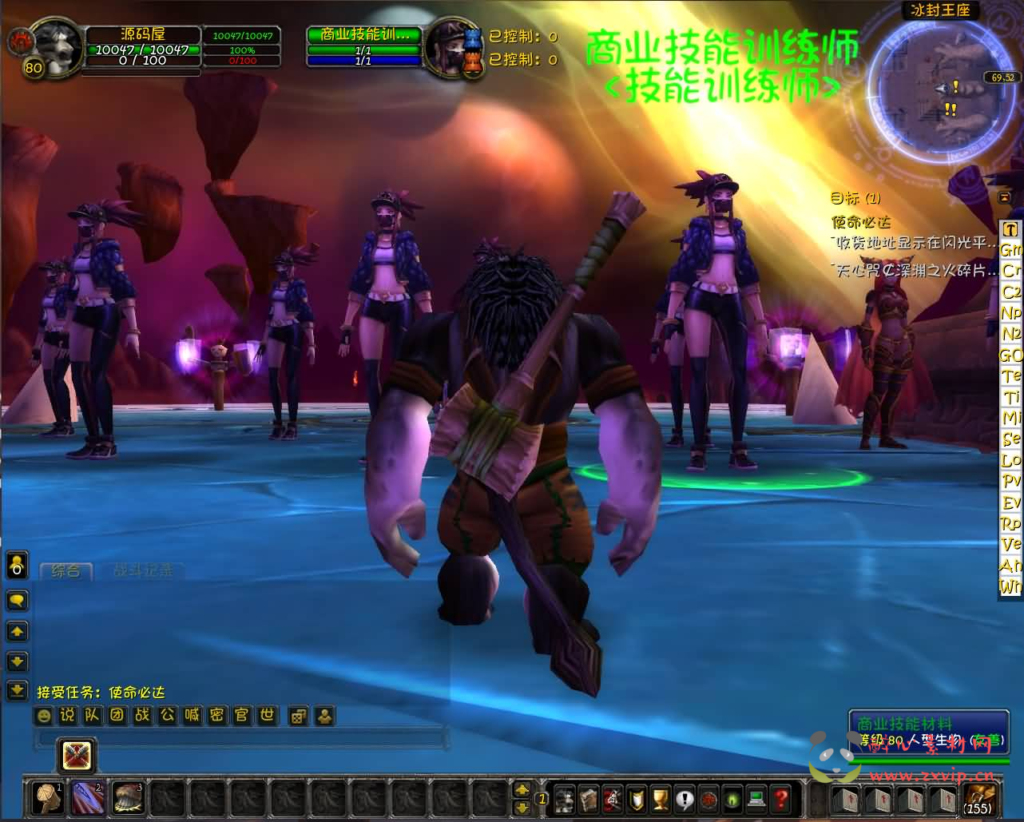Click the chat input box

point(240,739)
